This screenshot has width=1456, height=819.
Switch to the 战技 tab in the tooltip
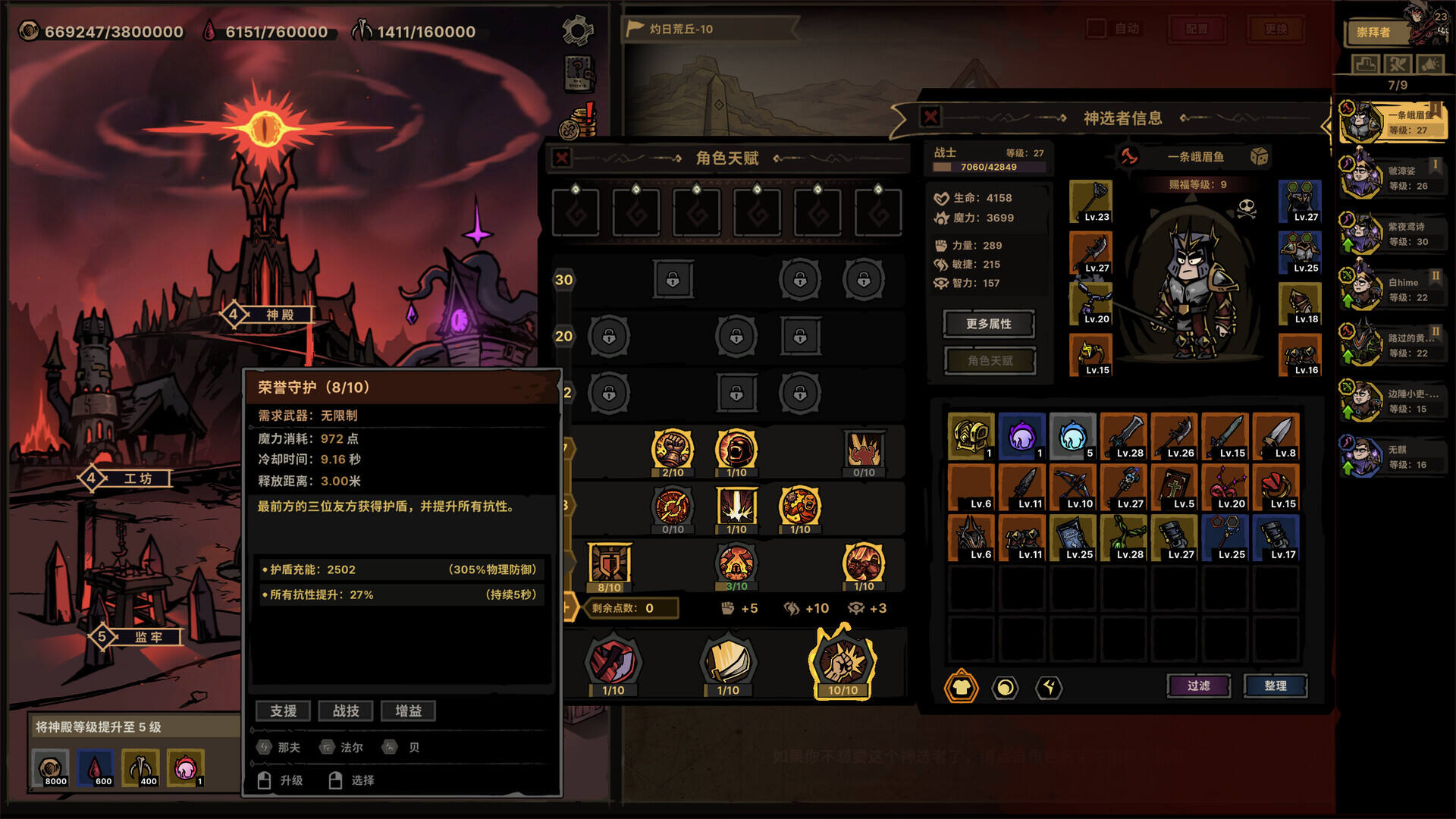346,711
